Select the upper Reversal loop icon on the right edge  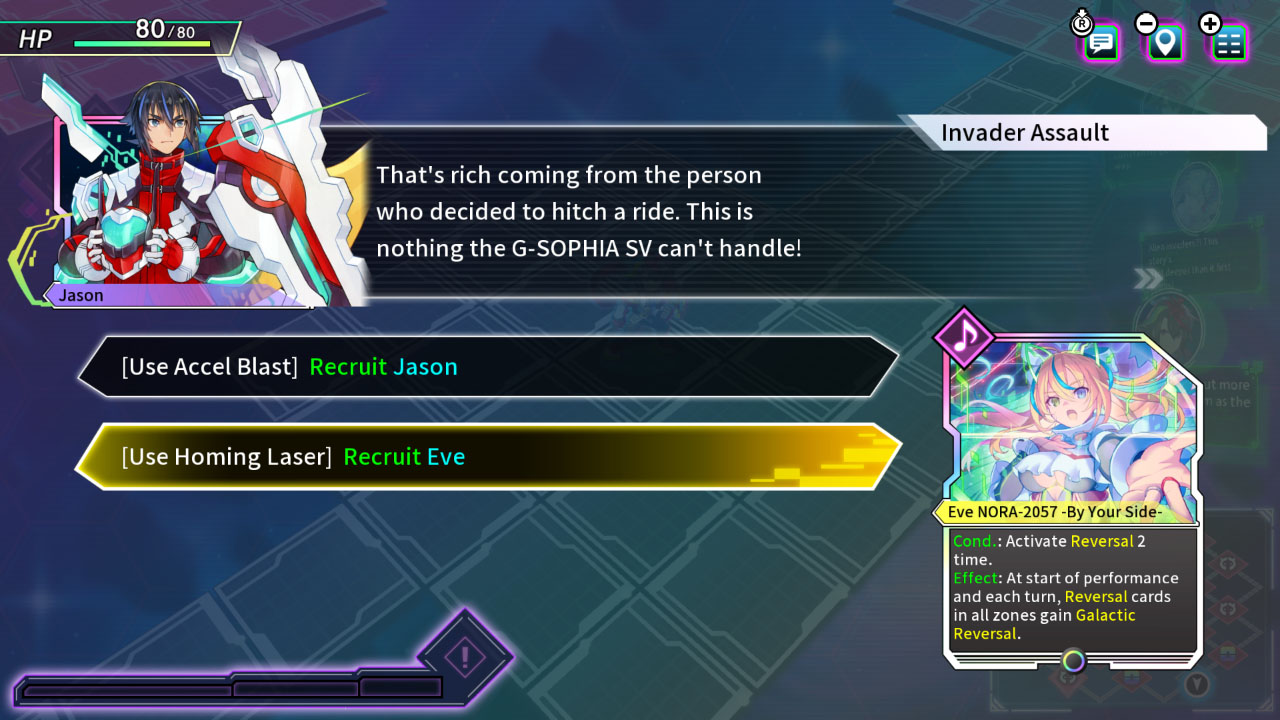[x=1228, y=563]
